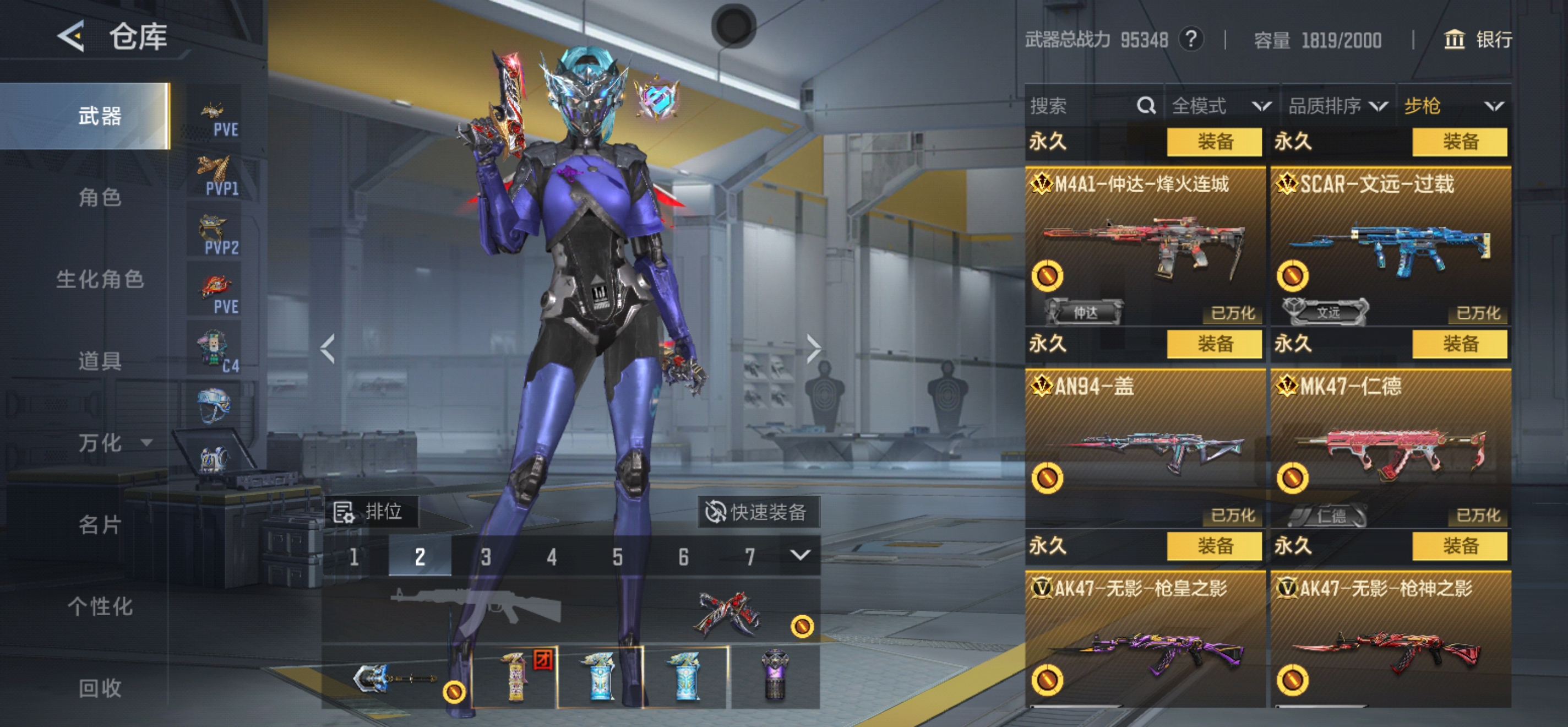
Task: Switch to the 角色 category
Action: pos(100,197)
